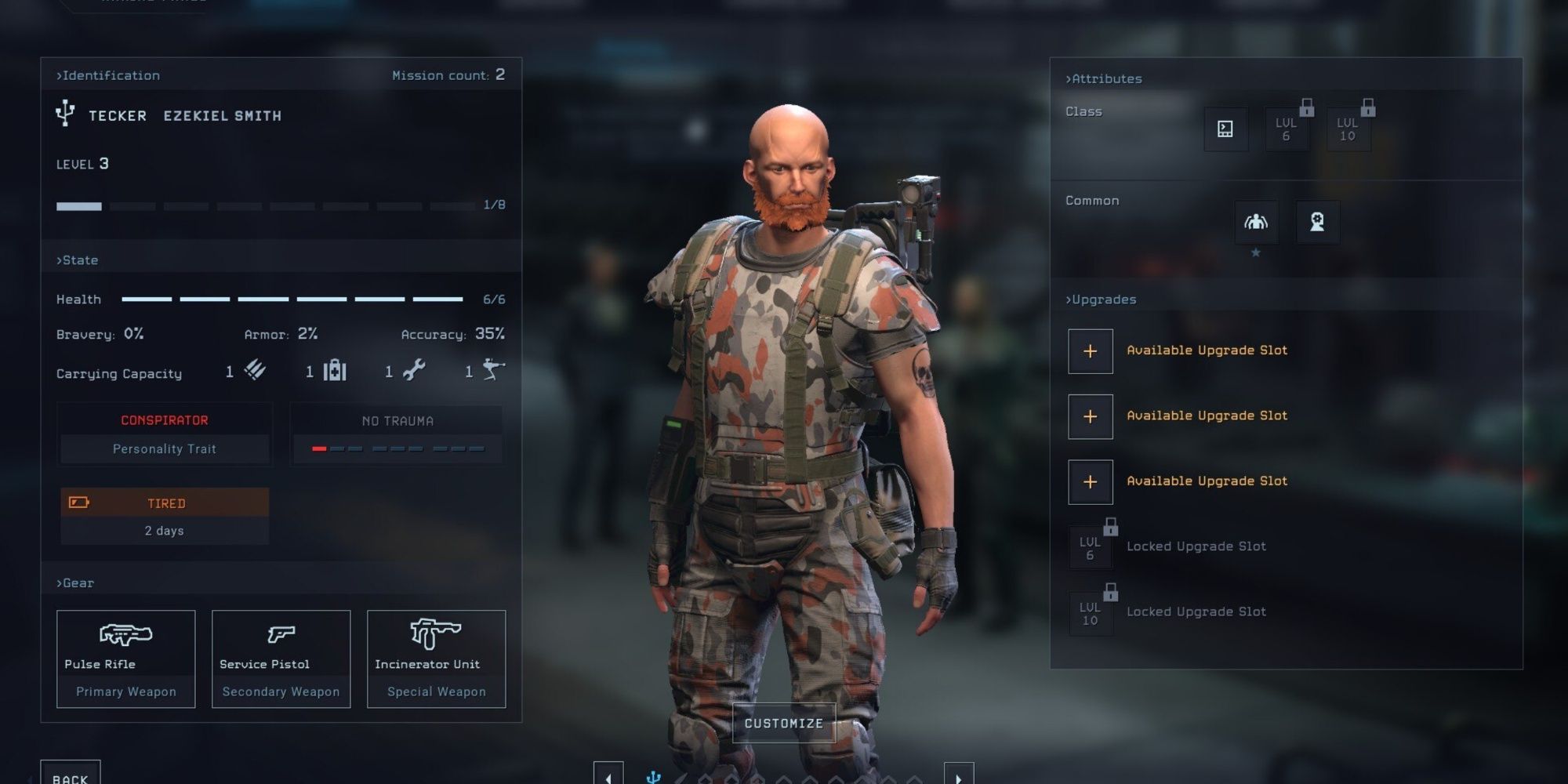Open the Service Pistol secondary weapon slot
This screenshot has width=1568, height=784.
[280, 659]
